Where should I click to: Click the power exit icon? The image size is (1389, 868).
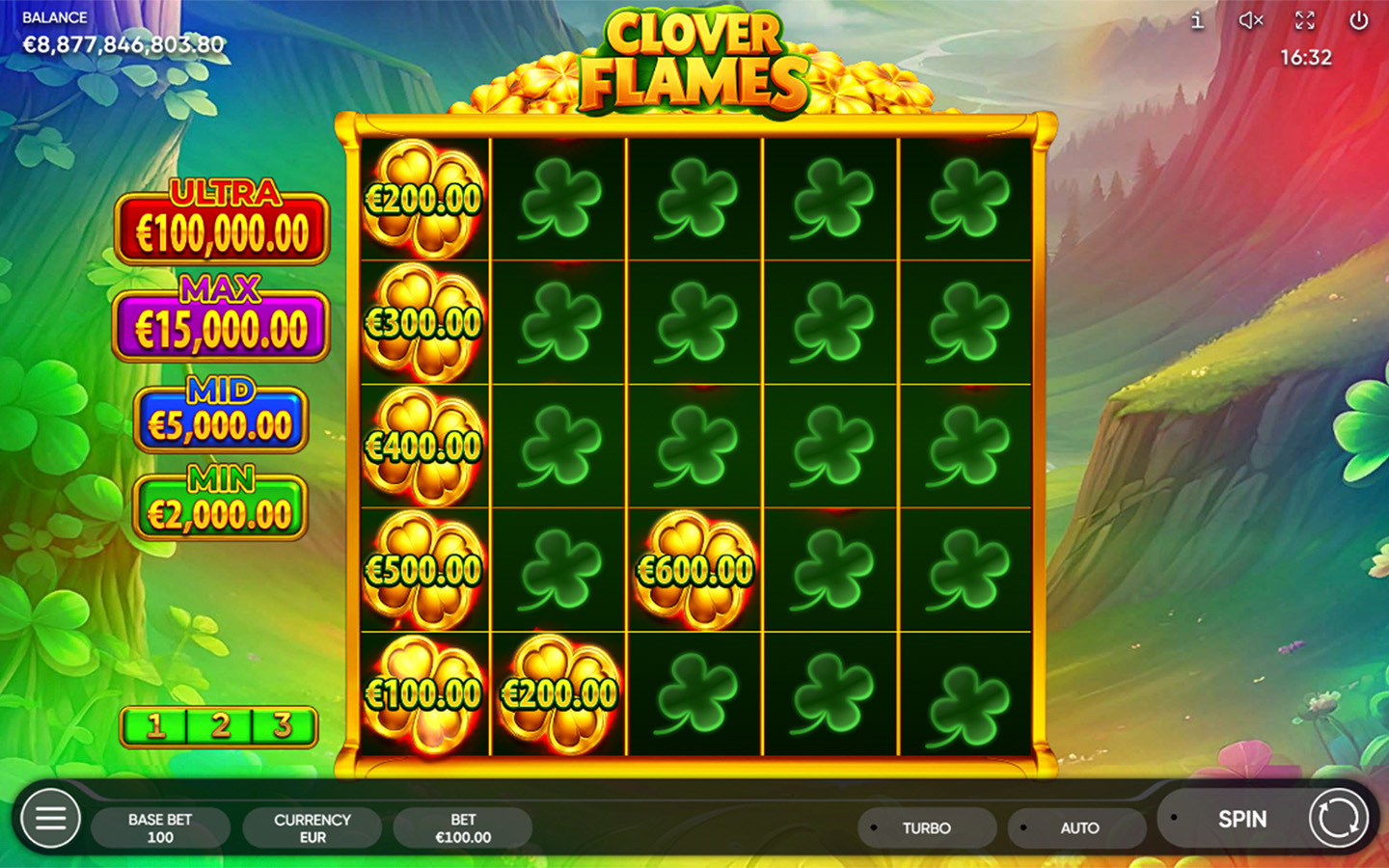1359,20
